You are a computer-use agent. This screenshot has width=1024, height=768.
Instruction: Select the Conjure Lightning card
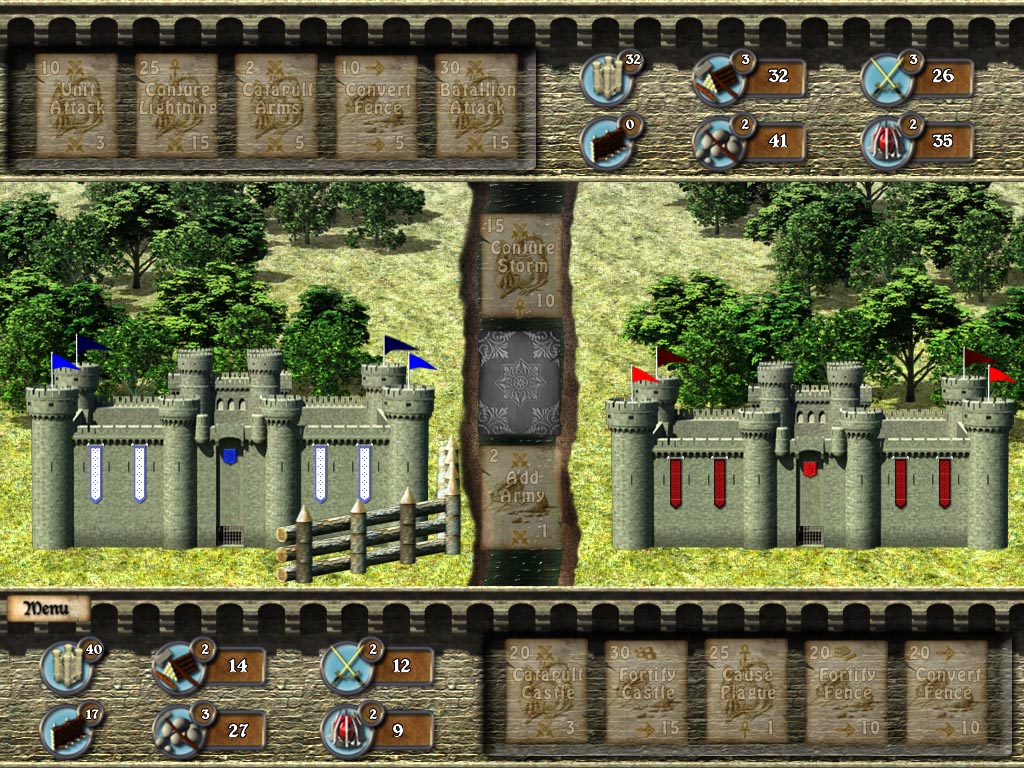(x=176, y=105)
